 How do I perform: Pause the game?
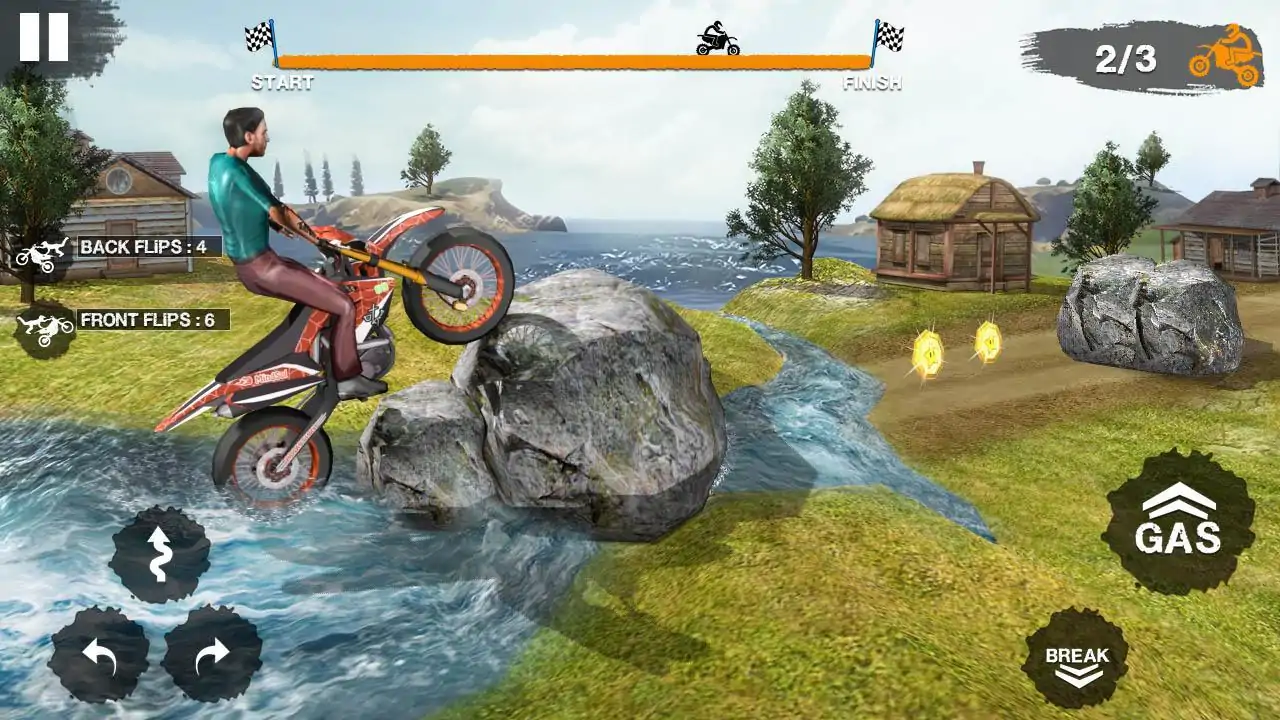coord(44,37)
